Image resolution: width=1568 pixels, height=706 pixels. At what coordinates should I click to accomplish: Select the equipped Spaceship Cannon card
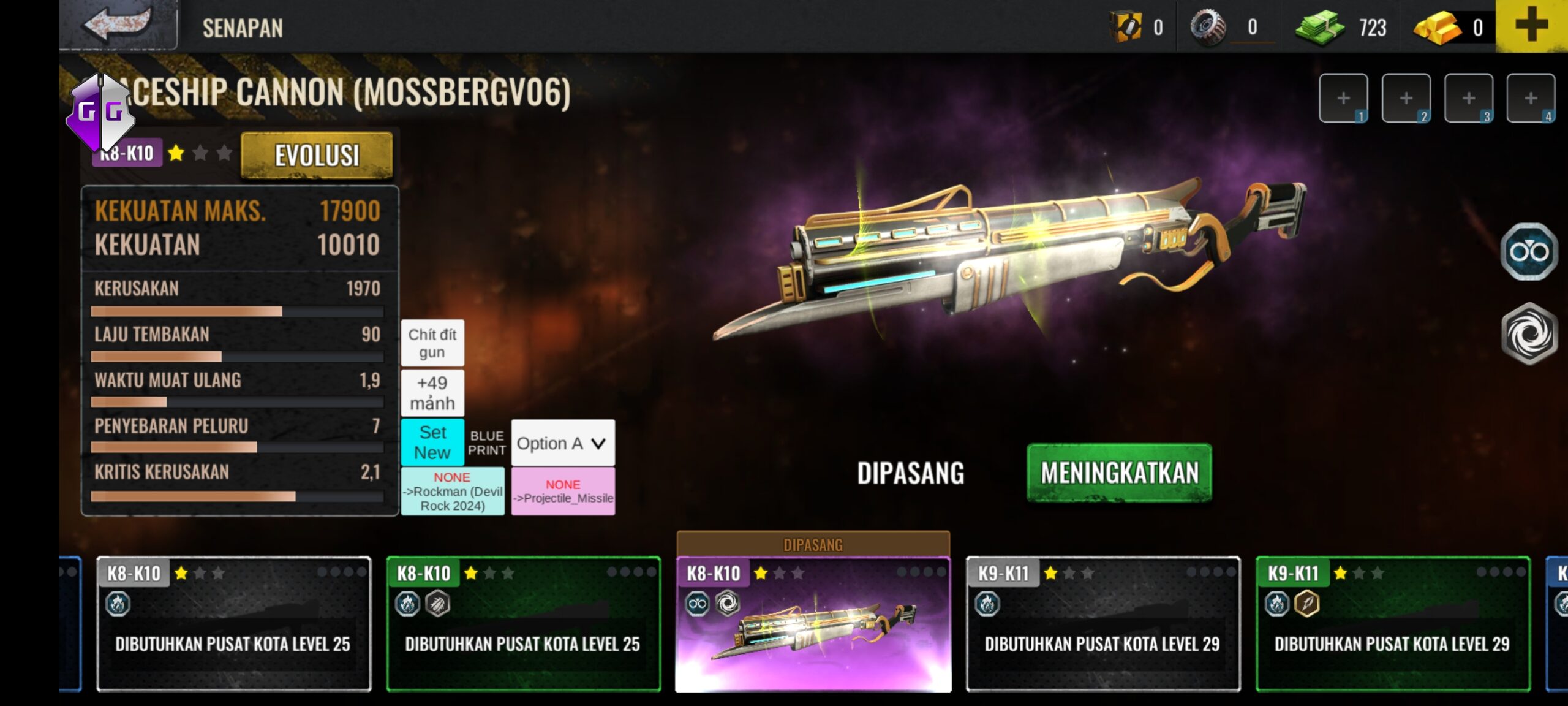tap(813, 625)
